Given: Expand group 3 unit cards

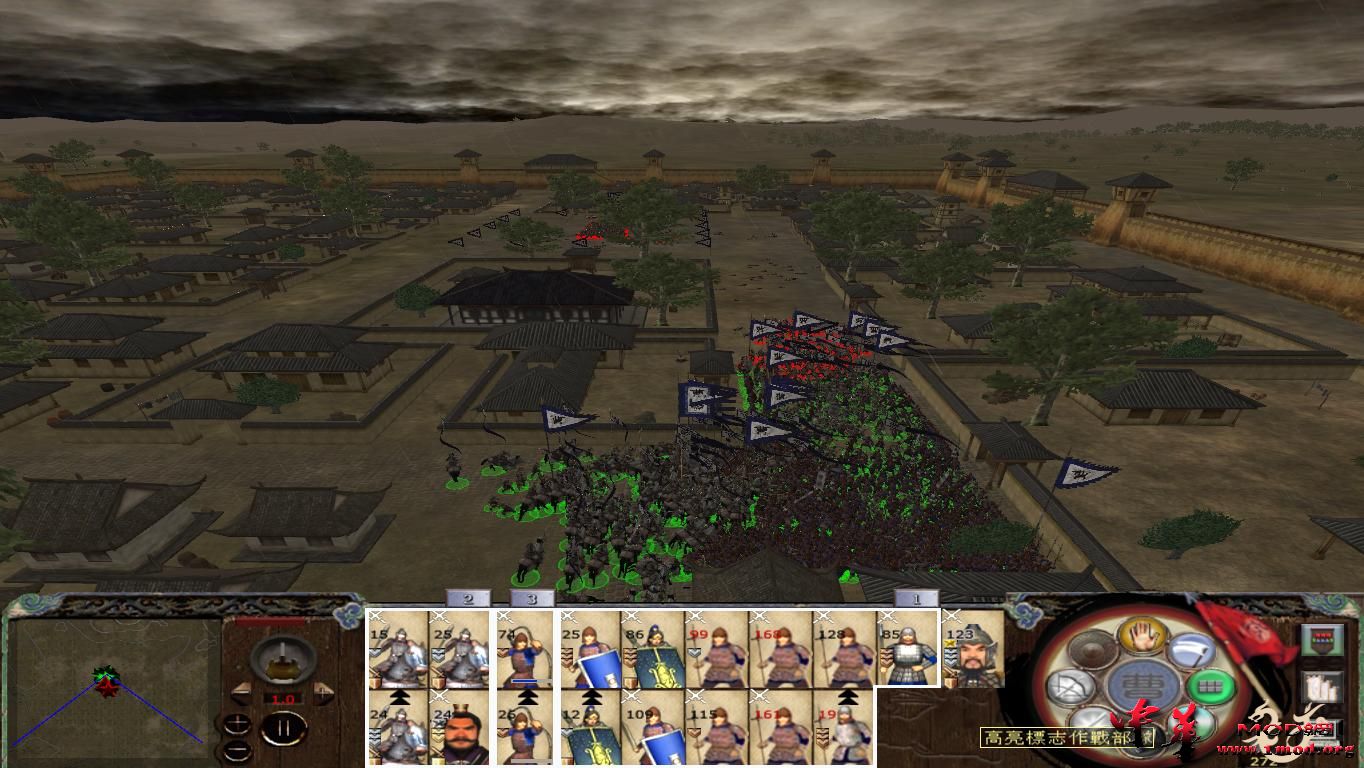Looking at the screenshot, I should coord(532,598).
